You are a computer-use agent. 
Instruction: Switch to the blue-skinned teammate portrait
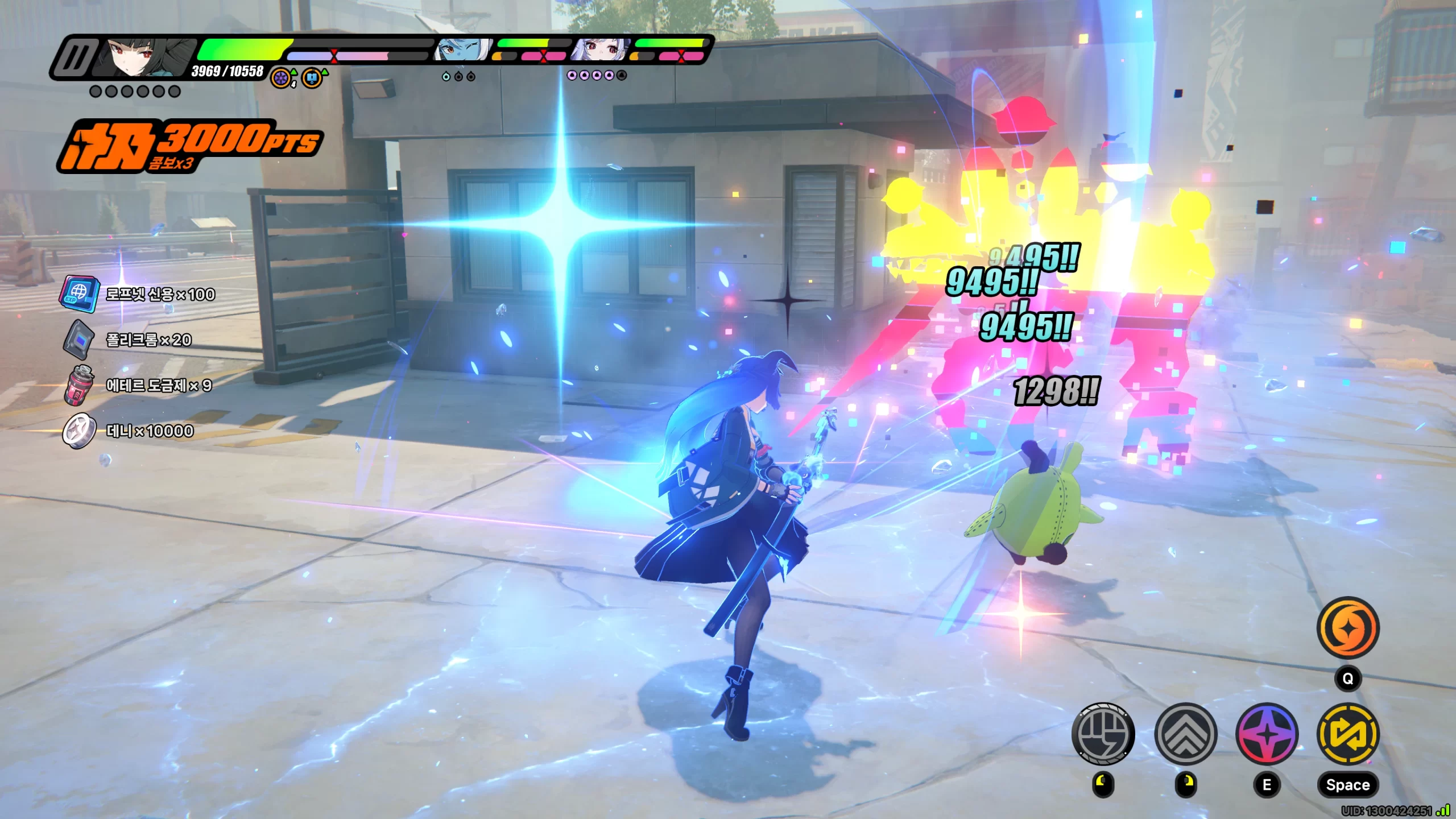point(462,51)
